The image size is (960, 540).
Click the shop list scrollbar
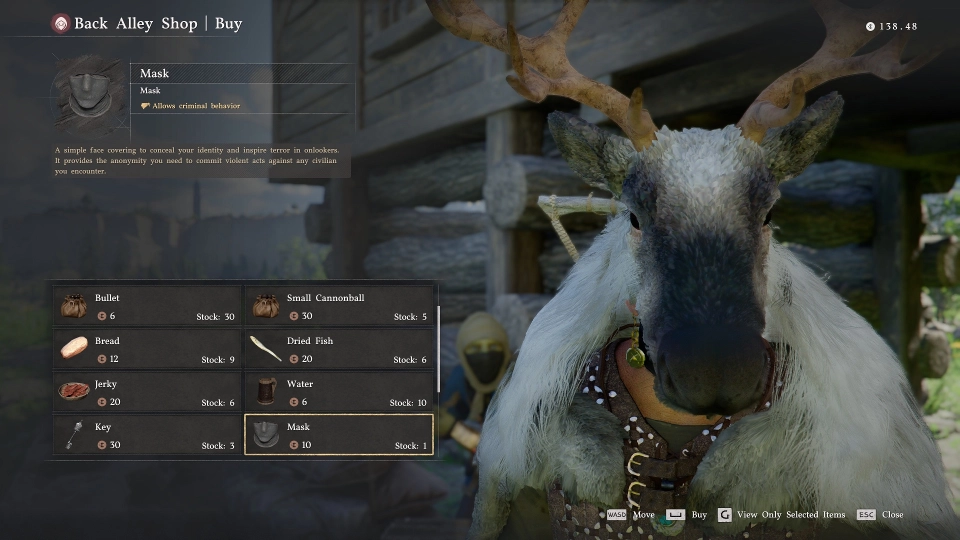(x=438, y=348)
